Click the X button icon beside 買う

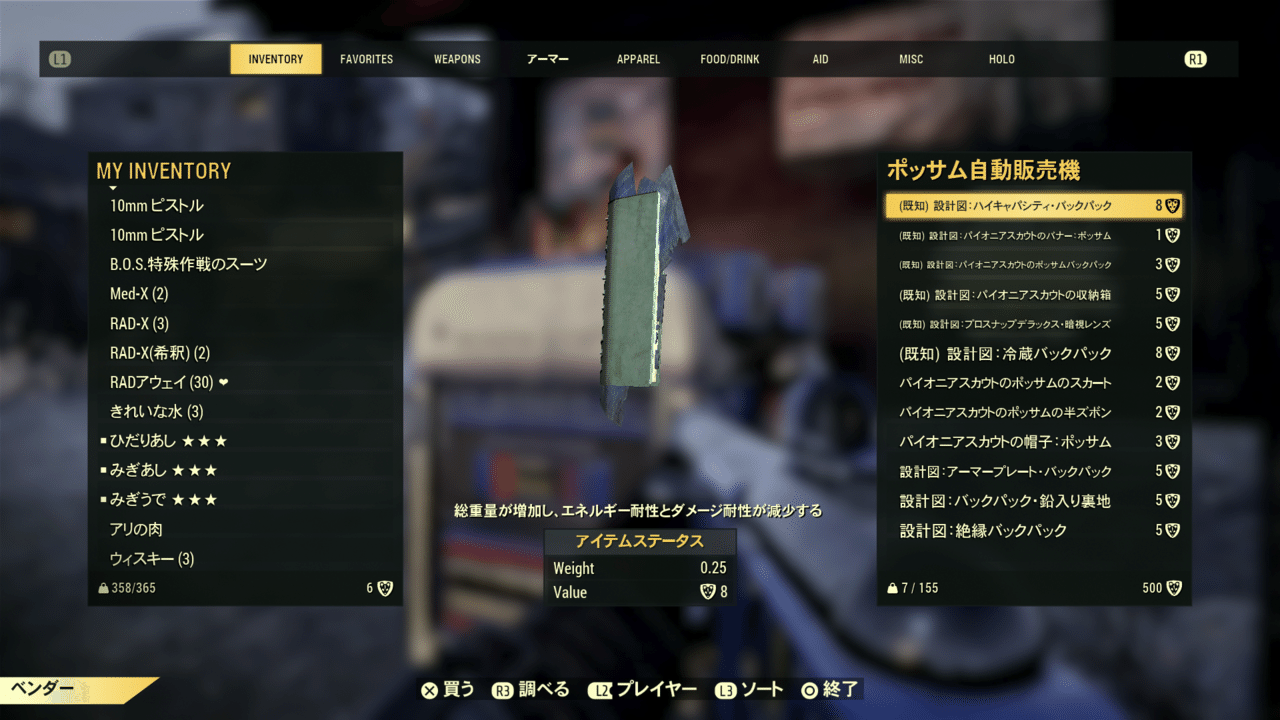point(430,689)
